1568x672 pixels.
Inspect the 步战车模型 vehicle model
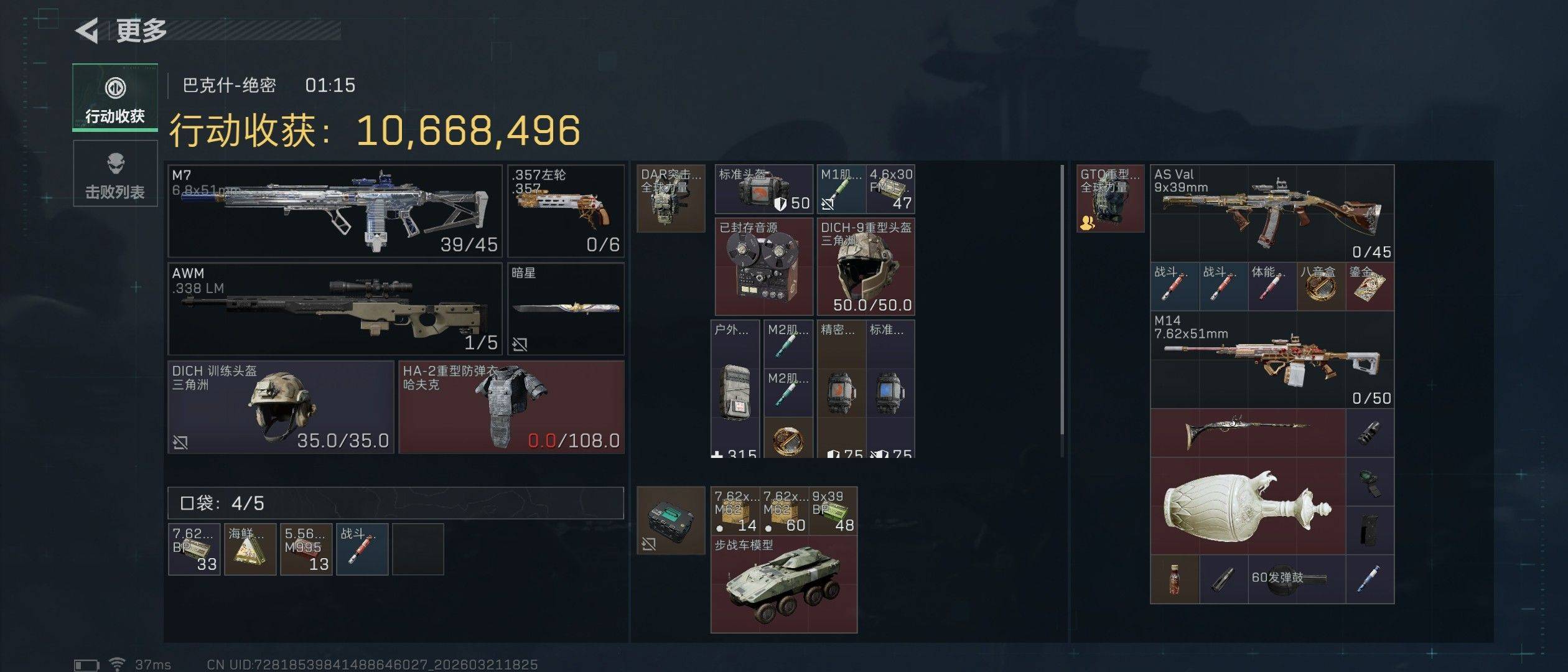pyautogui.click(x=784, y=585)
